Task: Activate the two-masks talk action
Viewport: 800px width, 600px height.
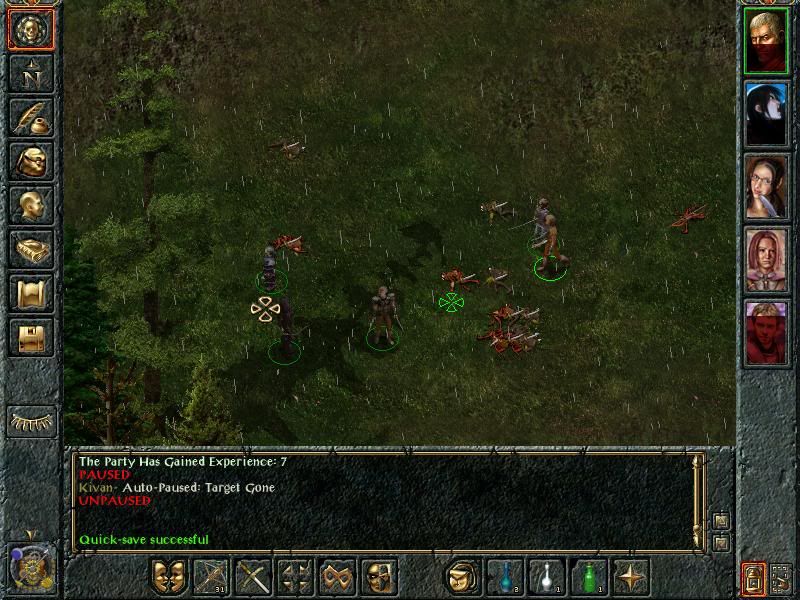Action: tap(169, 577)
